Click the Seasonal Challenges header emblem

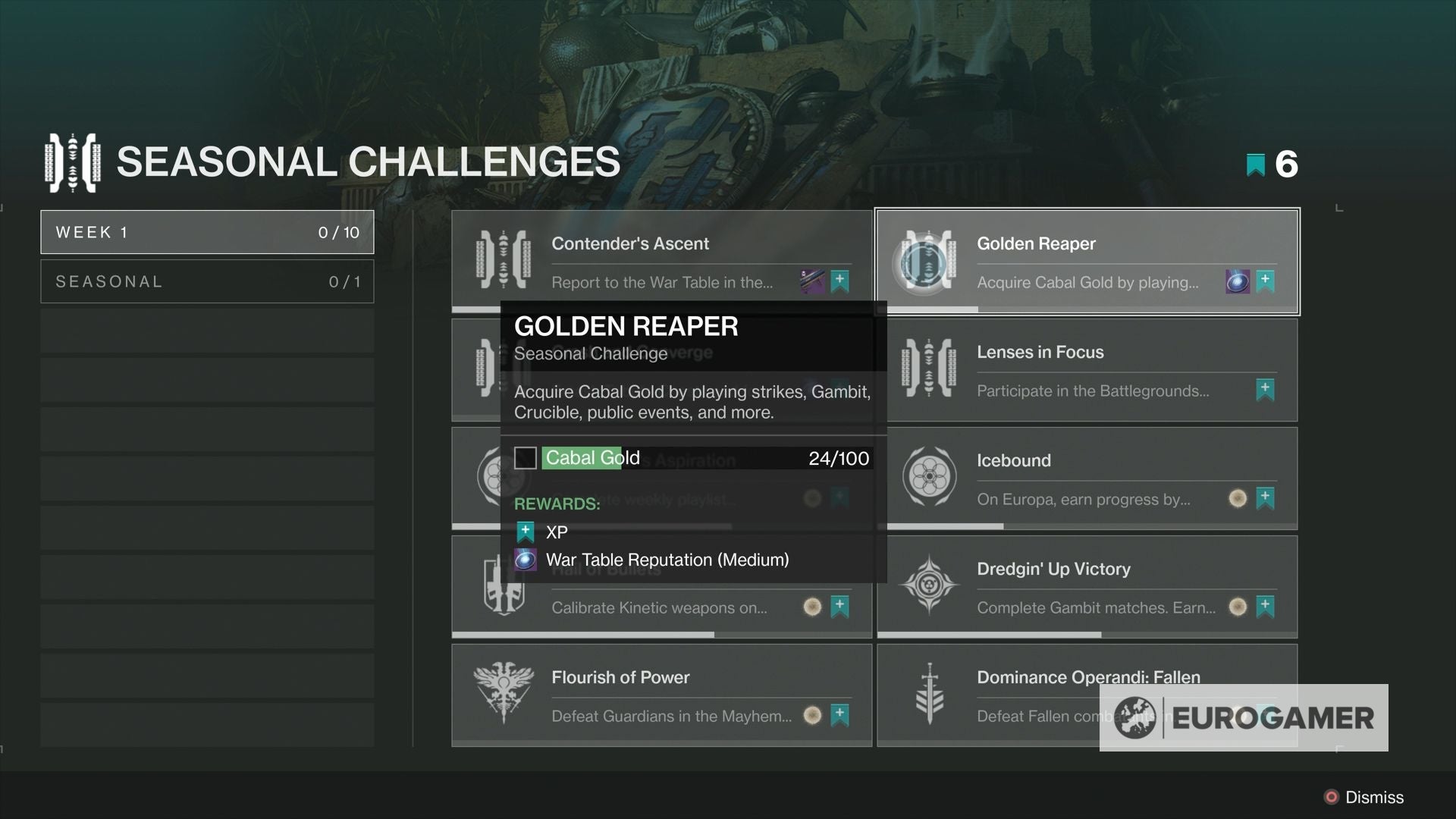[72, 161]
